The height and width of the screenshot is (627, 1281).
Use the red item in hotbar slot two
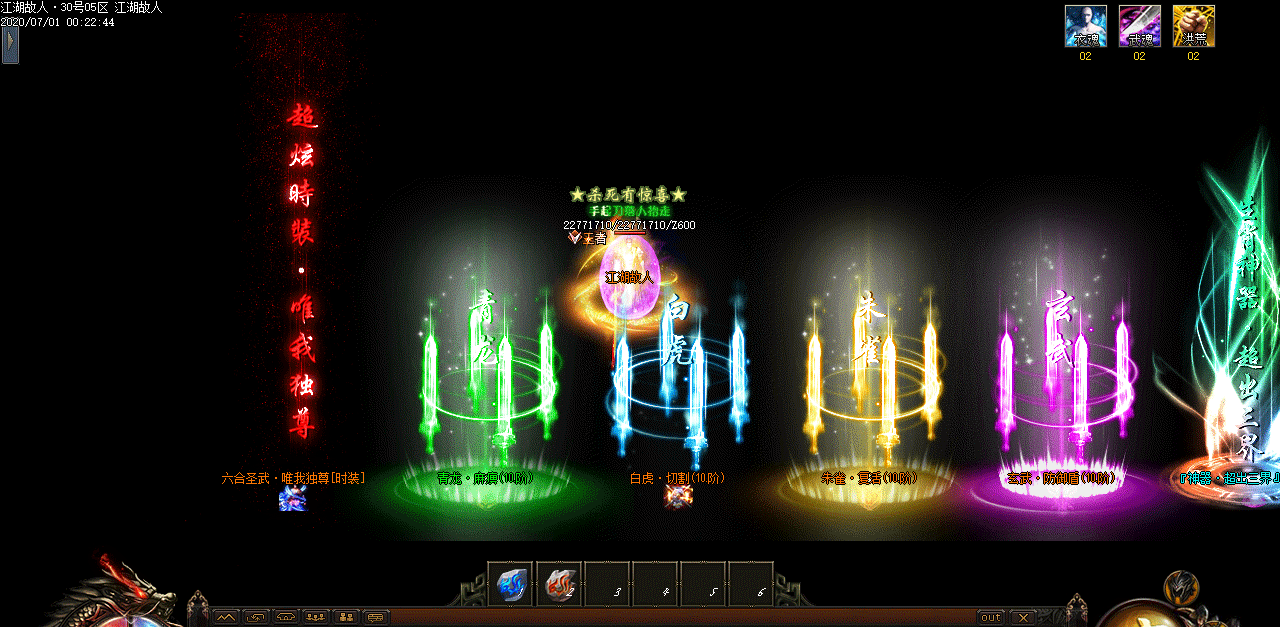pyautogui.click(x=558, y=584)
